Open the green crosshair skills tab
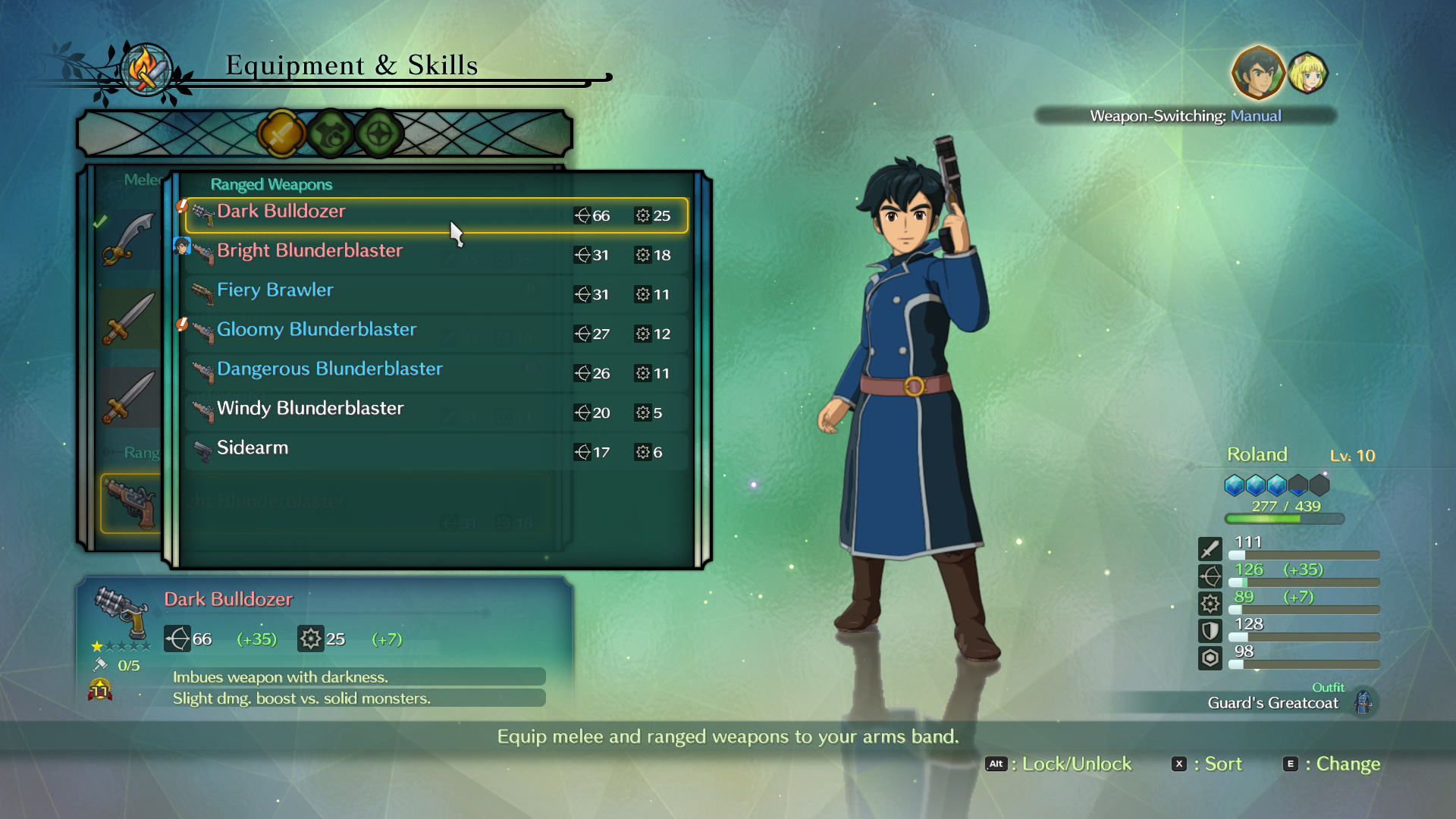 pyautogui.click(x=379, y=134)
